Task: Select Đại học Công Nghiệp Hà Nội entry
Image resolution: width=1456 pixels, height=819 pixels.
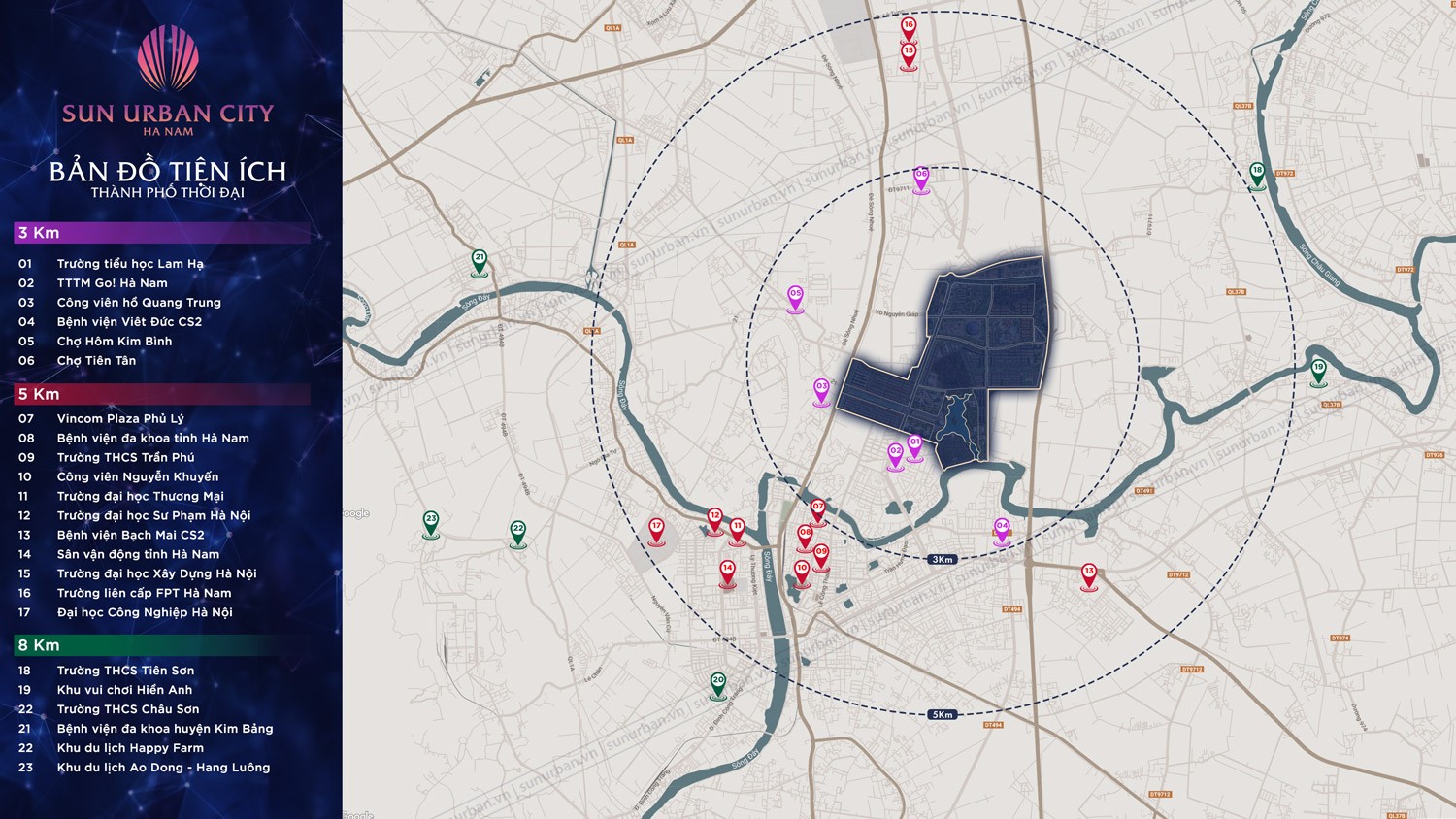Action: coord(145,613)
